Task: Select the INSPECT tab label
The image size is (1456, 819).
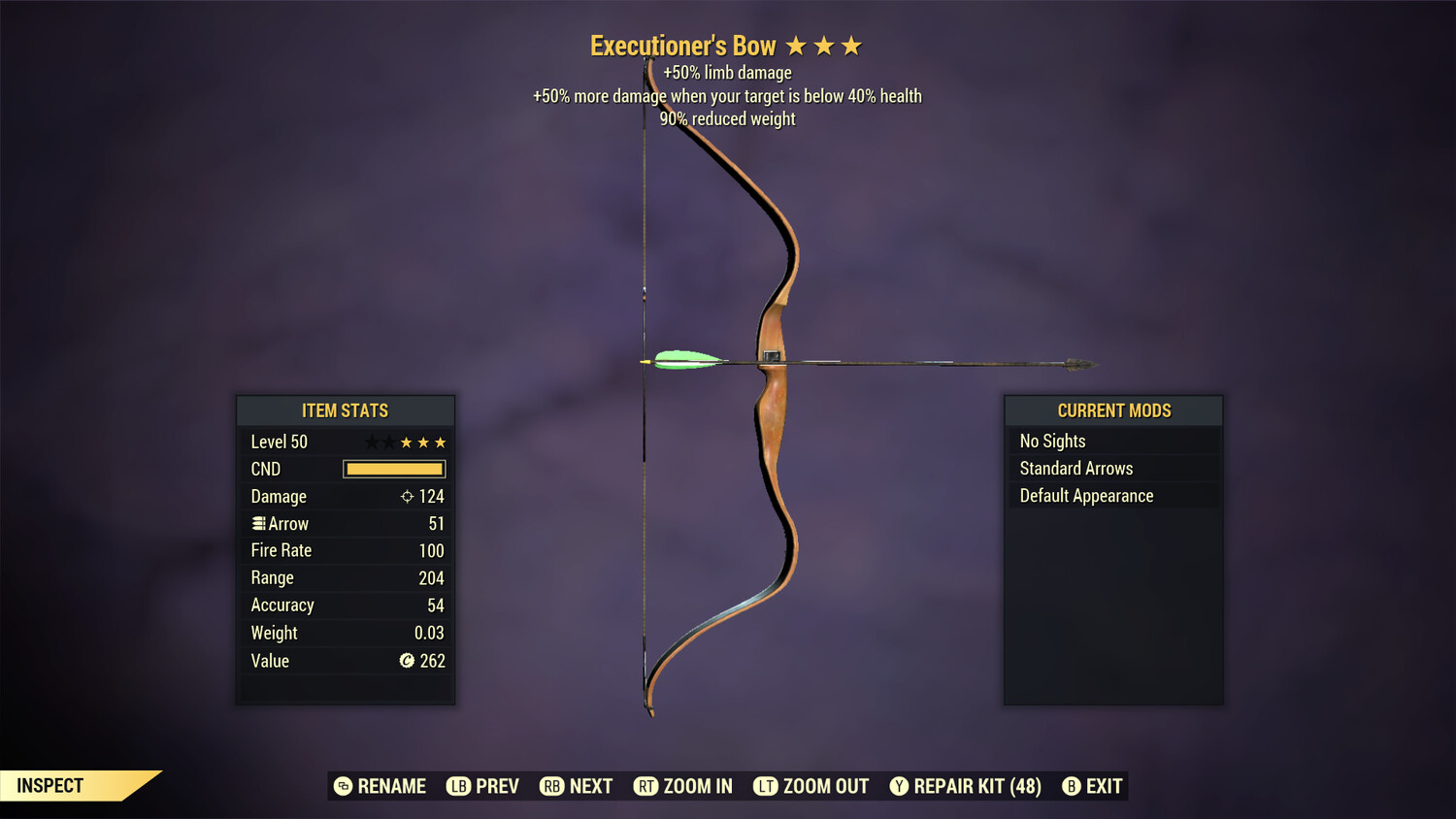Action: [x=49, y=785]
